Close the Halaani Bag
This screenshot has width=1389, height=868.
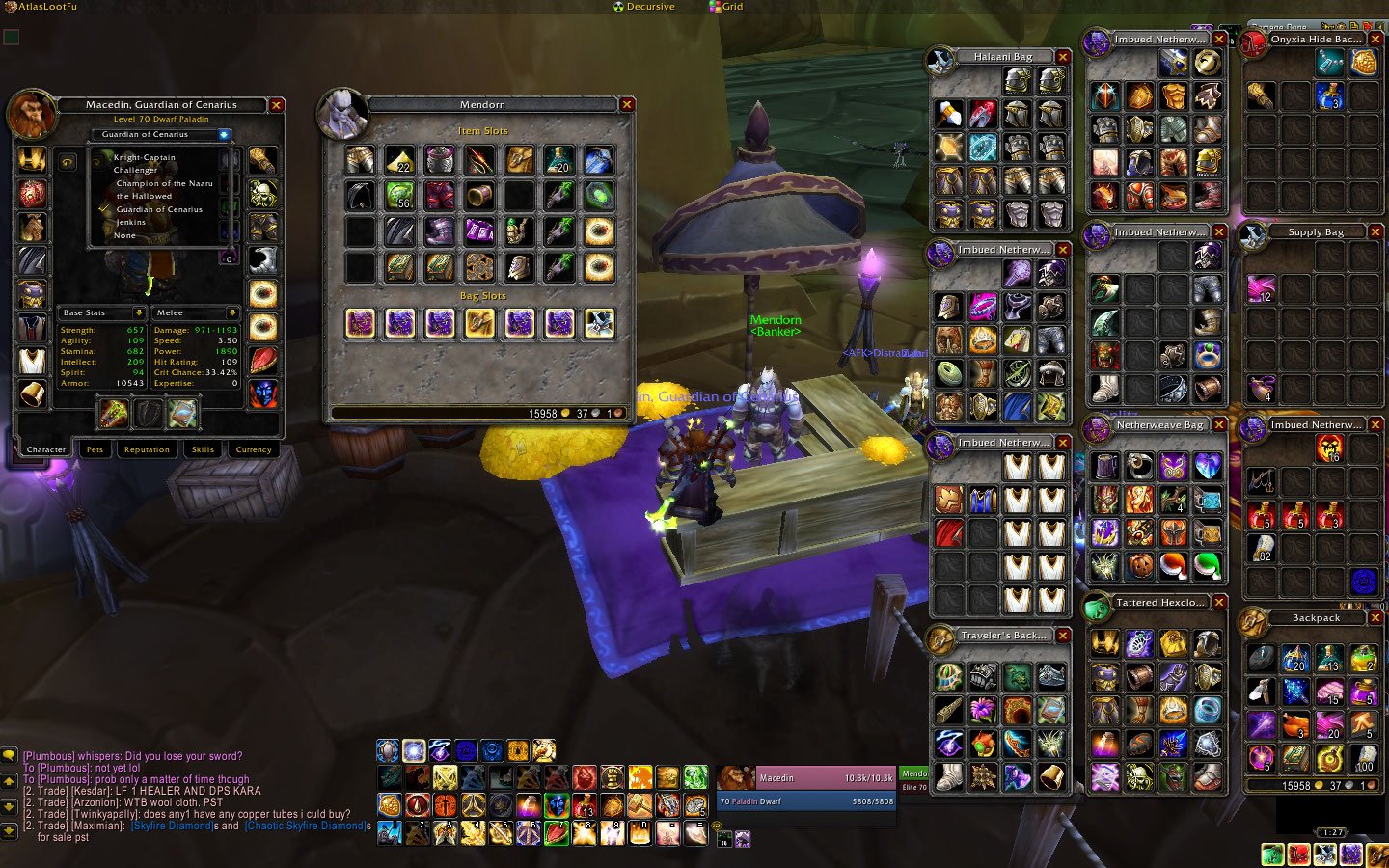pos(1063,57)
